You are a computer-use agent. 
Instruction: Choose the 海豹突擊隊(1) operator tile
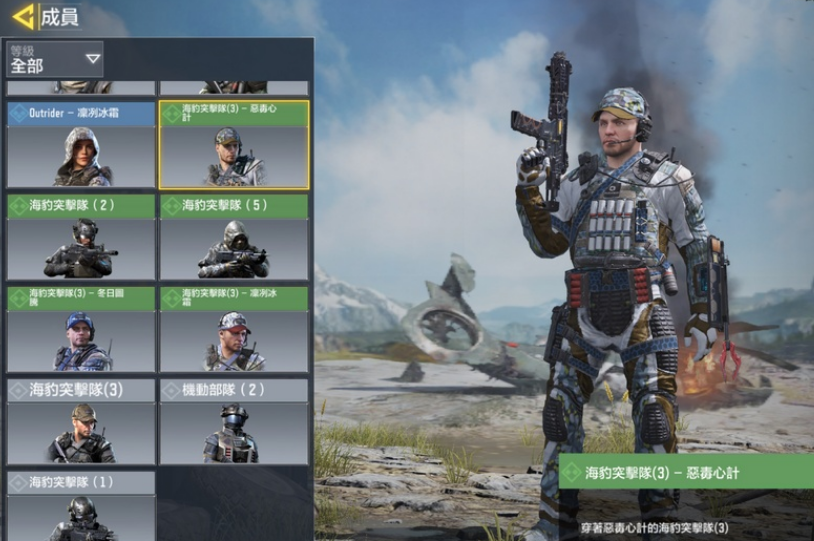pos(81,507)
